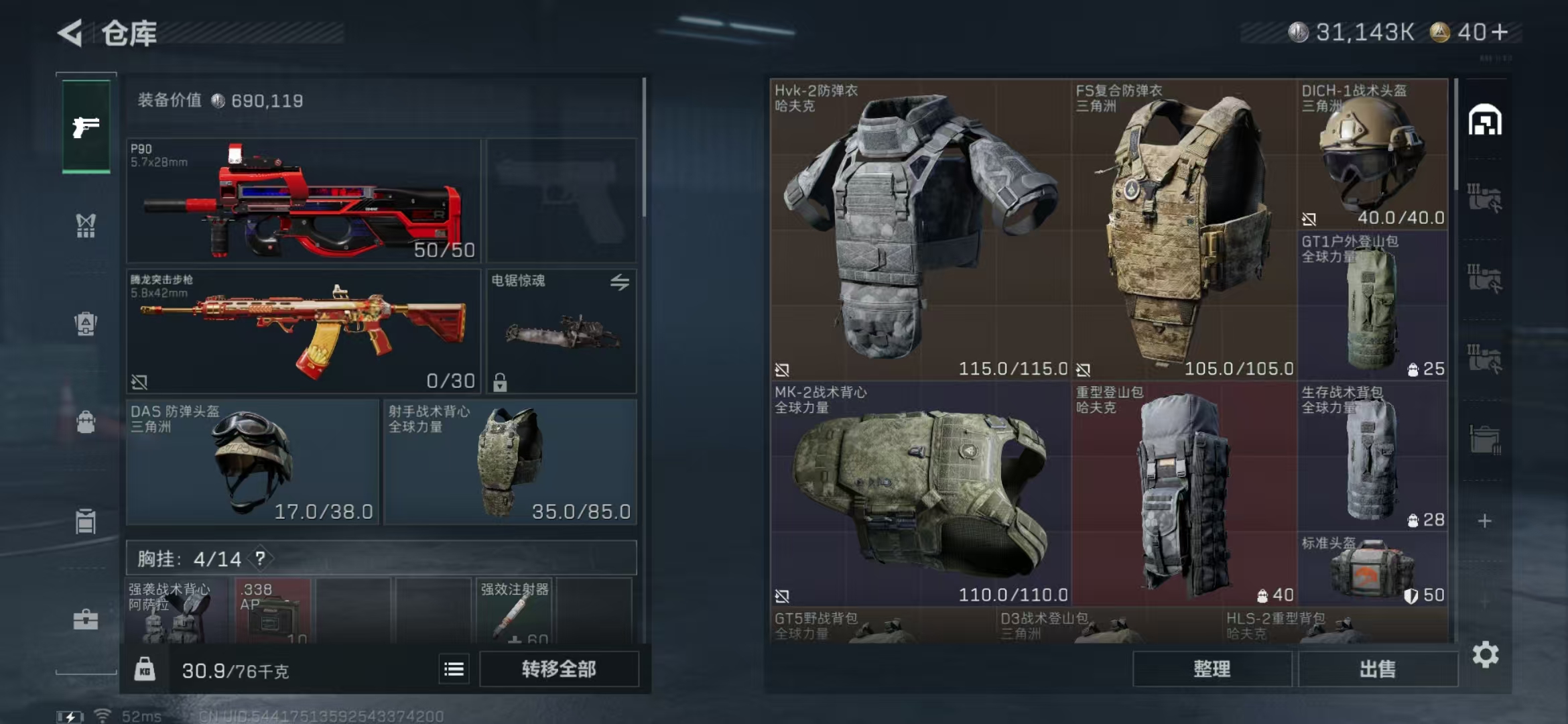1568x724 pixels.
Task: Select the 射手战术背心 armor slot
Action: coord(510,462)
